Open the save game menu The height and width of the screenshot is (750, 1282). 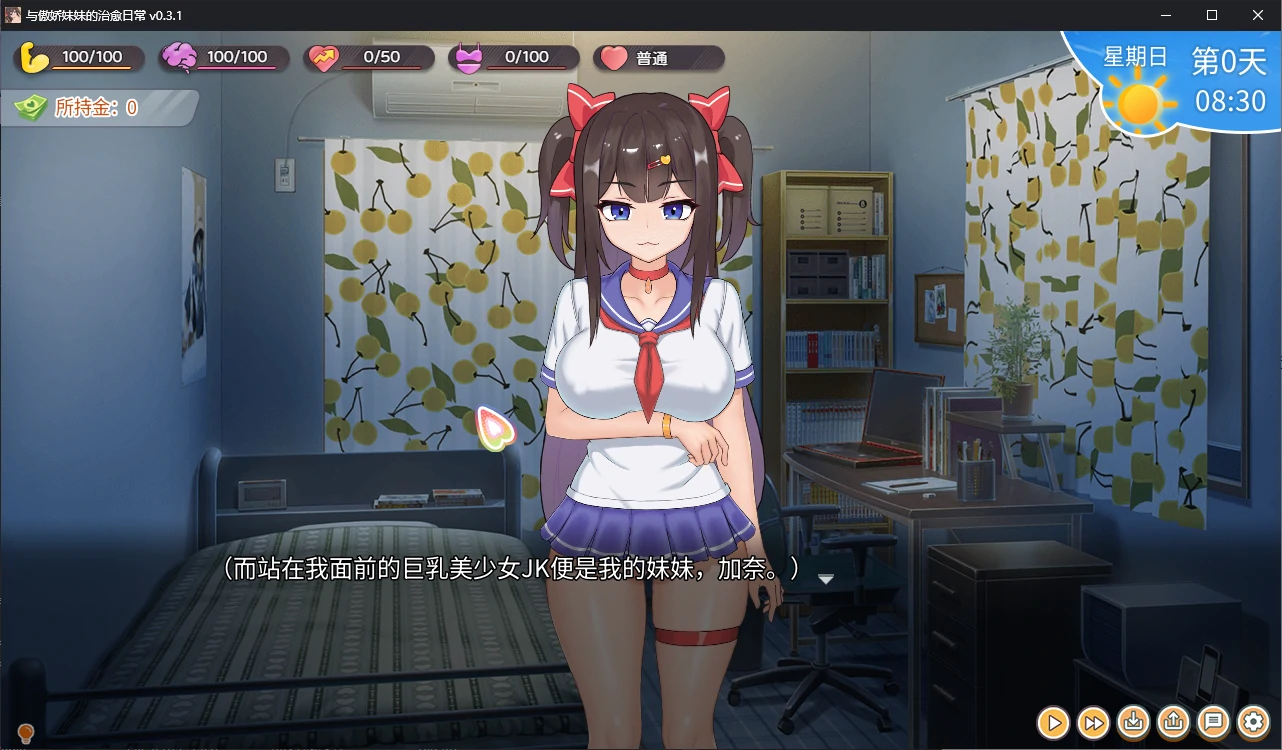[x=1134, y=721]
